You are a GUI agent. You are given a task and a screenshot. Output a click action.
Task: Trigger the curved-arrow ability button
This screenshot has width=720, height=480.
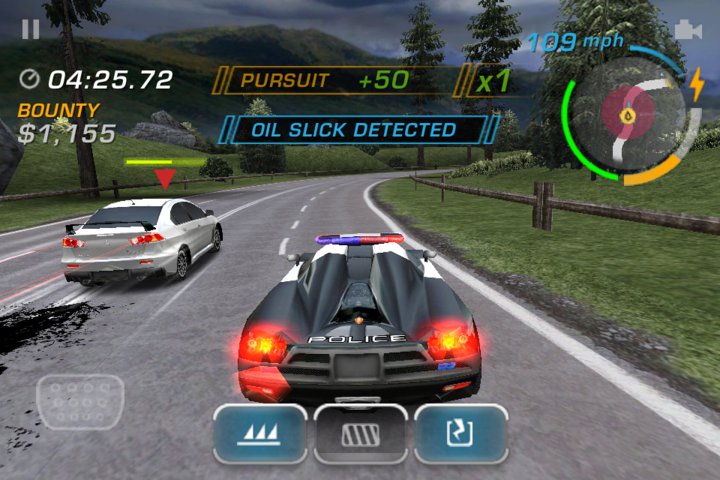pyautogui.click(x=461, y=433)
